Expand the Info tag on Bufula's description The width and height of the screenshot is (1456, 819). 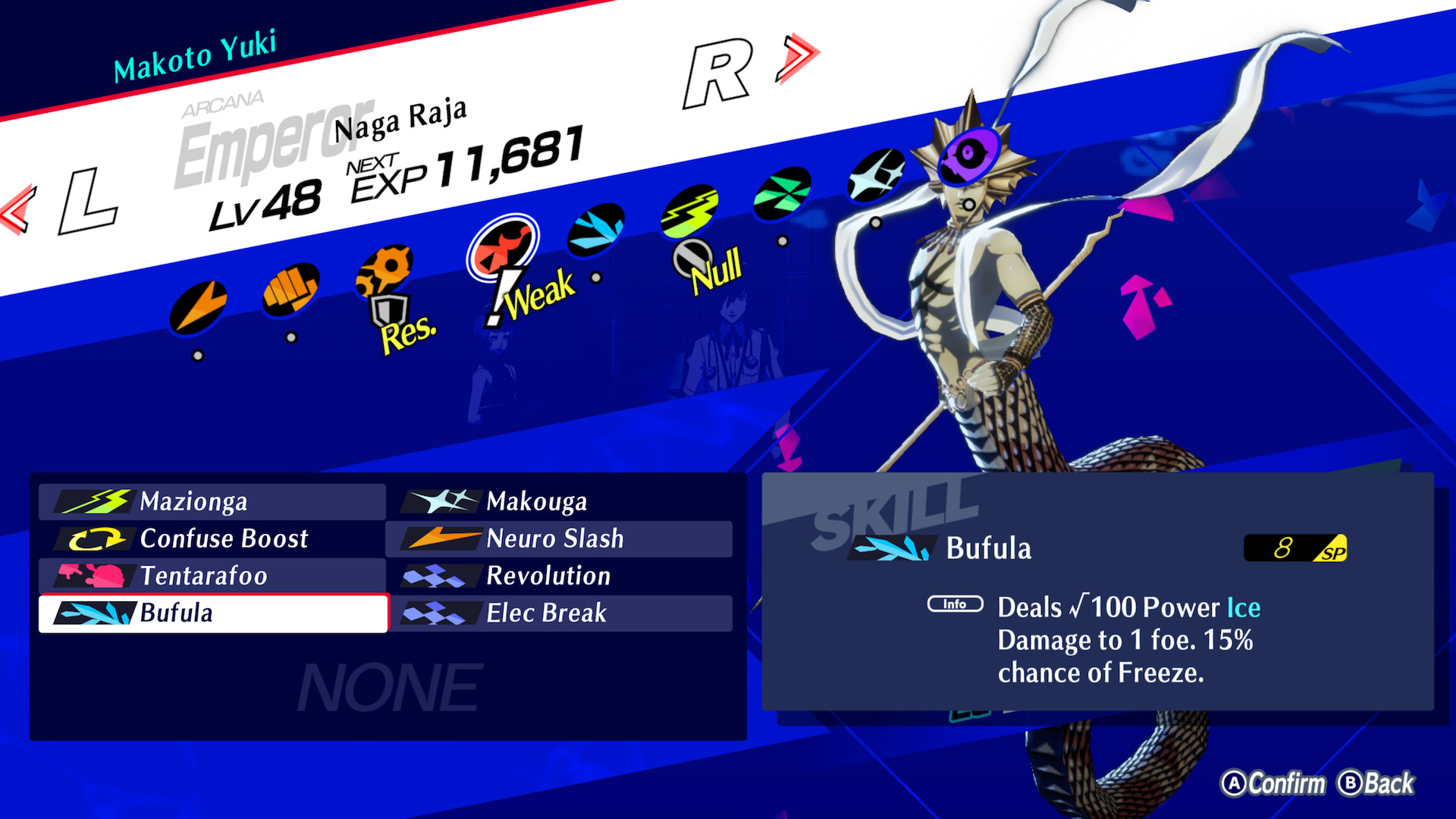(954, 604)
